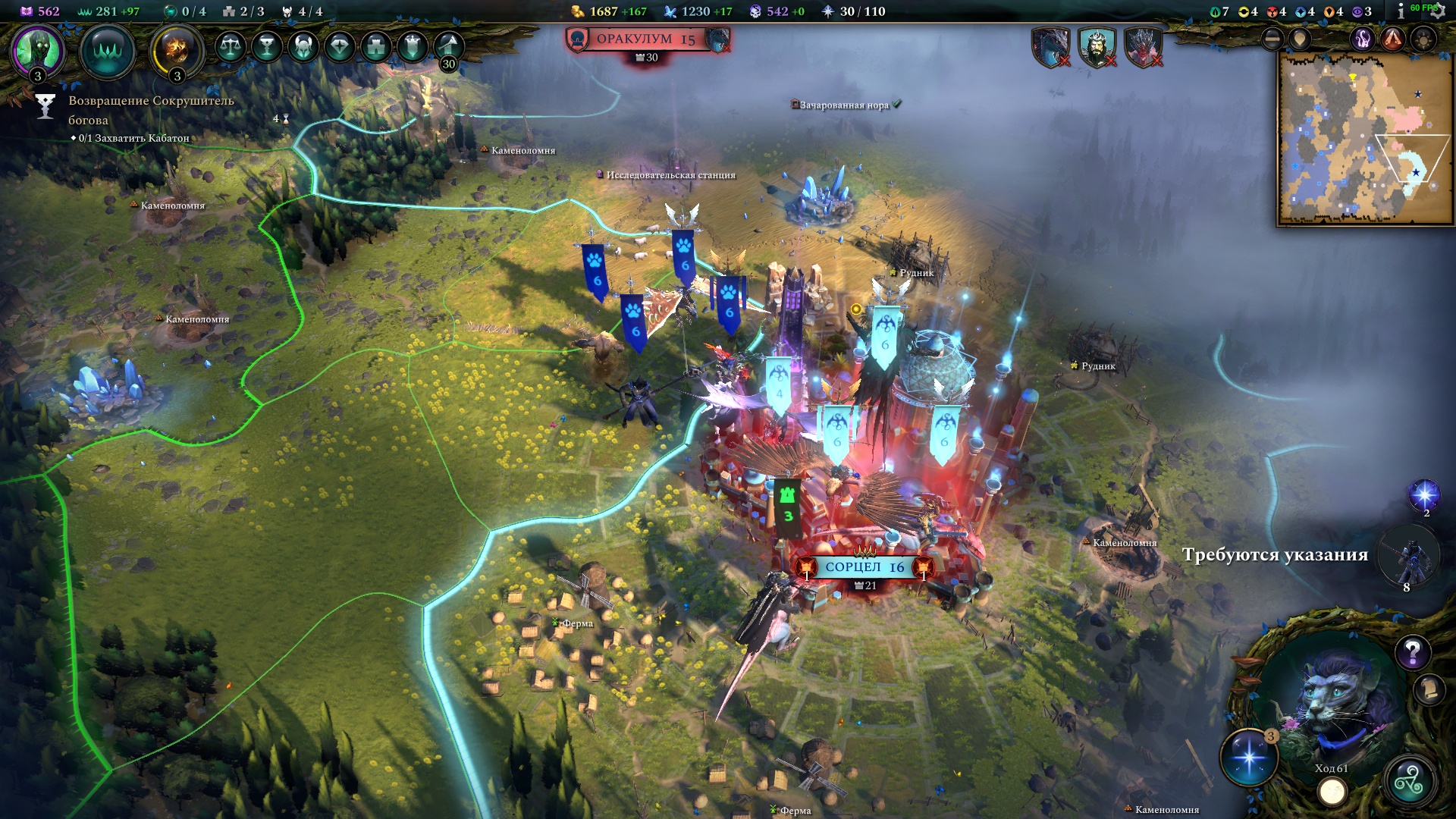
Task: Open the green zombie hero portrait
Action: [x=37, y=51]
